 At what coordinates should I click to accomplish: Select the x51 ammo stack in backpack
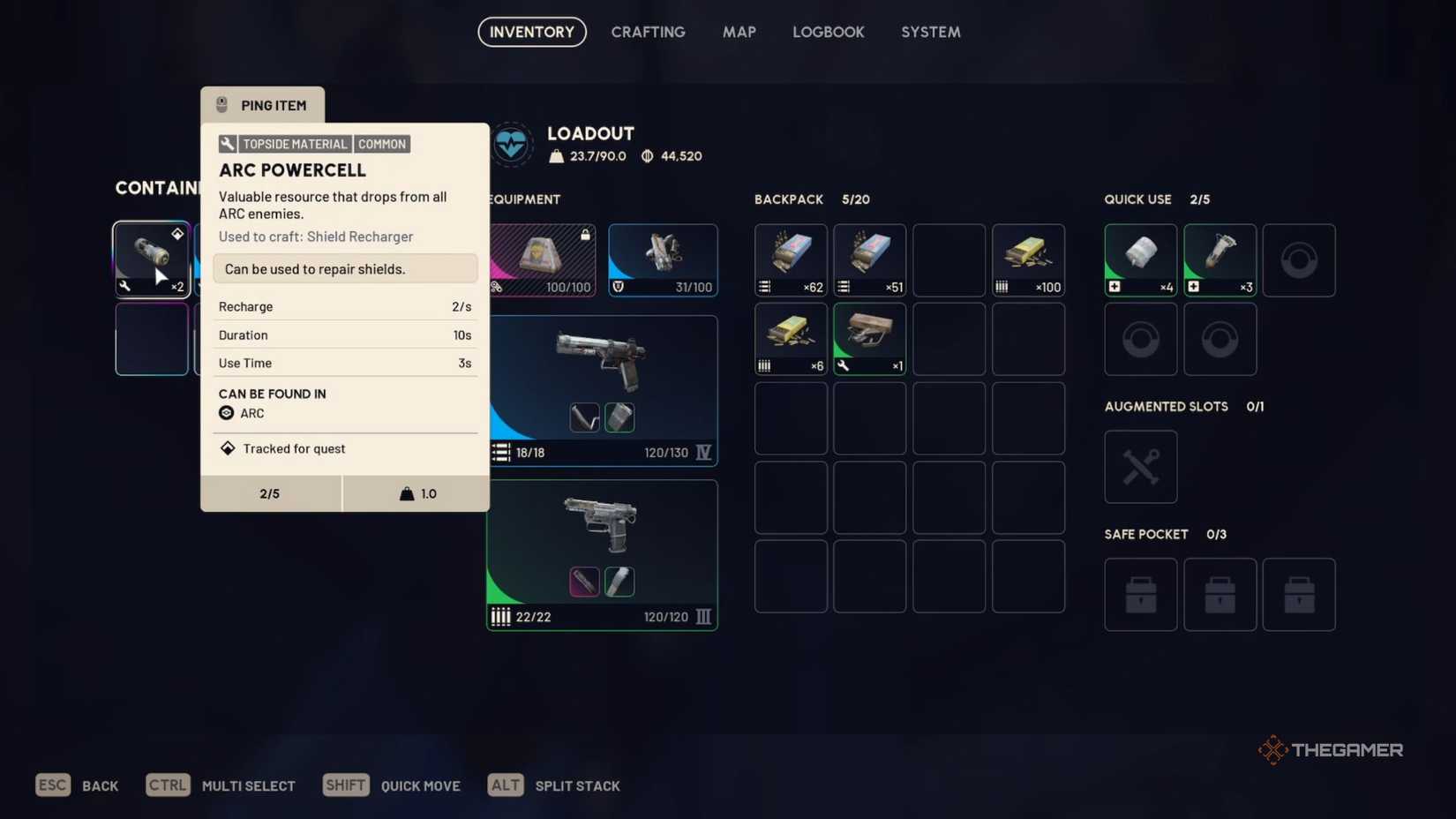point(868,259)
